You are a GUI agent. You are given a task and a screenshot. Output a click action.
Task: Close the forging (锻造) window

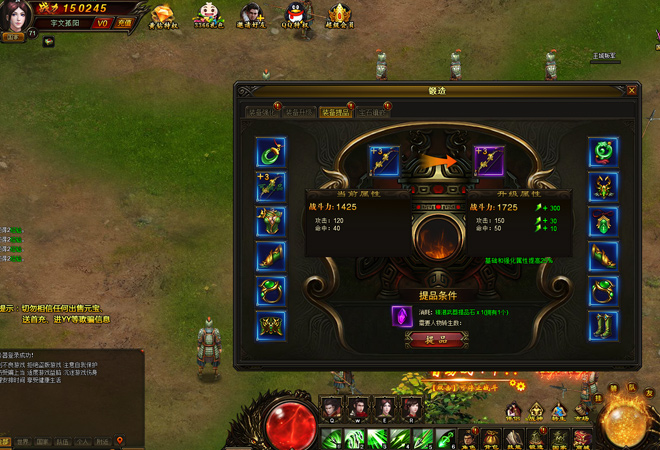pos(631,90)
